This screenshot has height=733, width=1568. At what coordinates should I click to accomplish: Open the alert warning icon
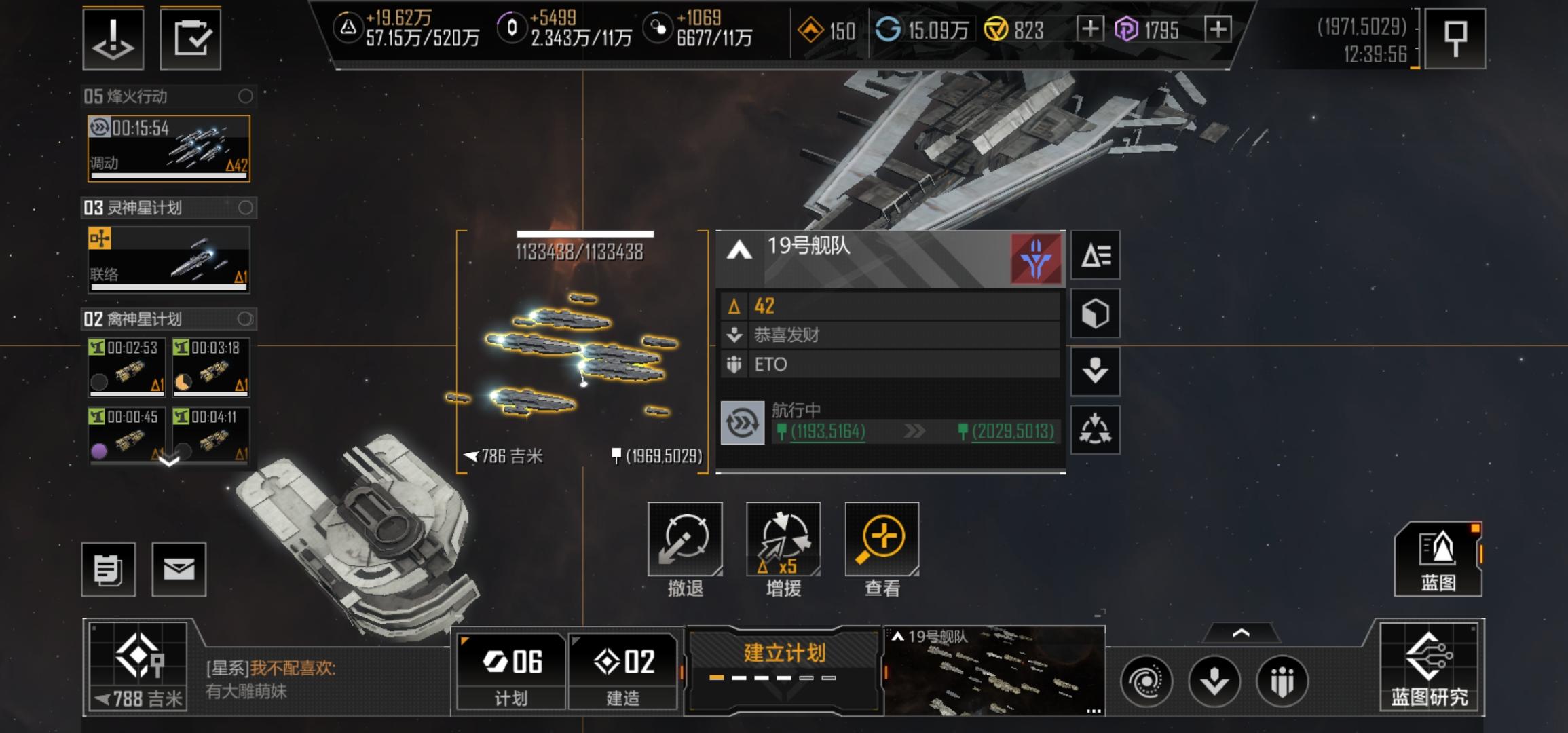pos(113,38)
